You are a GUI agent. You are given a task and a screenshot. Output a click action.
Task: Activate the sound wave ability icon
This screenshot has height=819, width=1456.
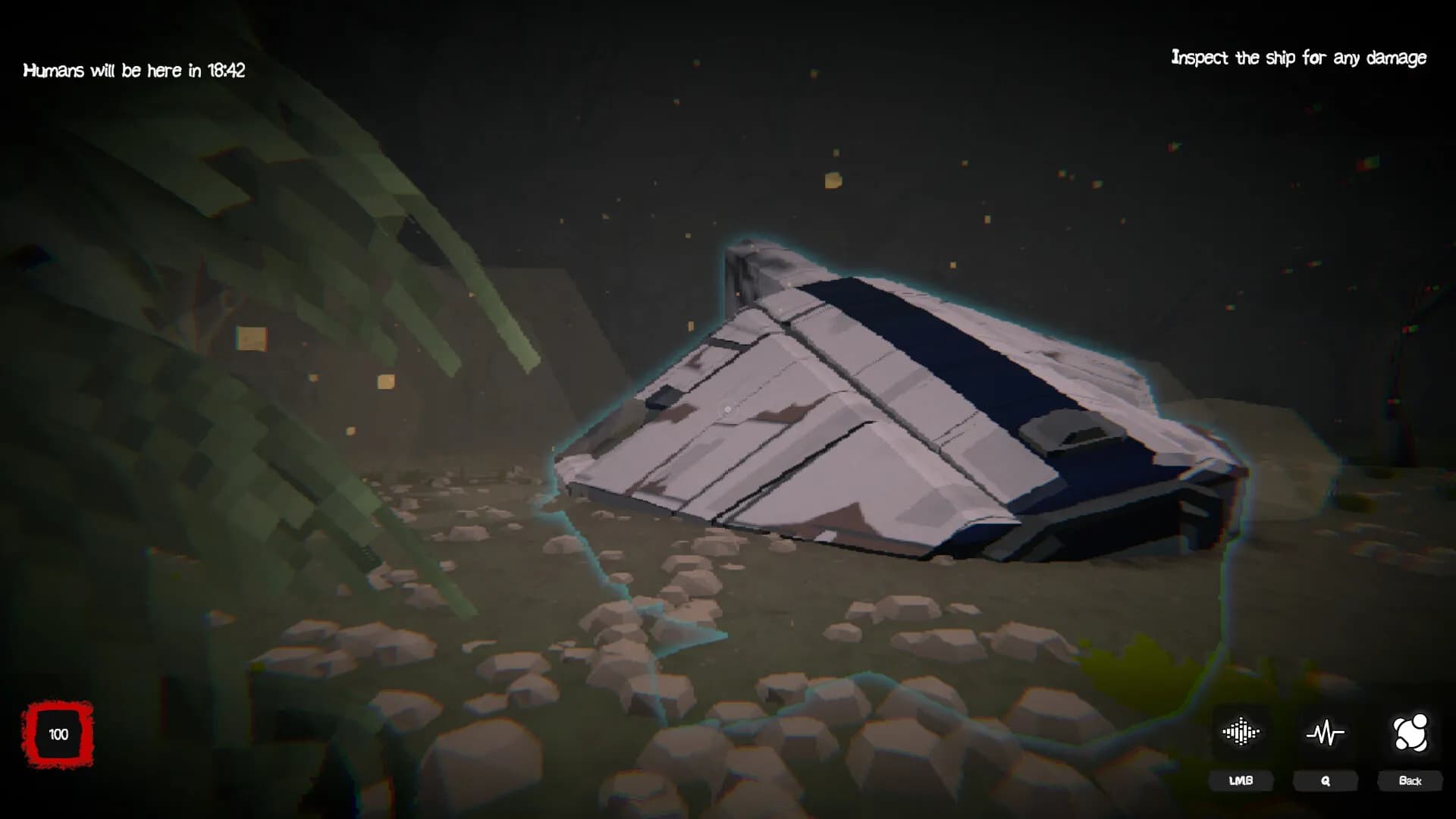click(x=1241, y=733)
